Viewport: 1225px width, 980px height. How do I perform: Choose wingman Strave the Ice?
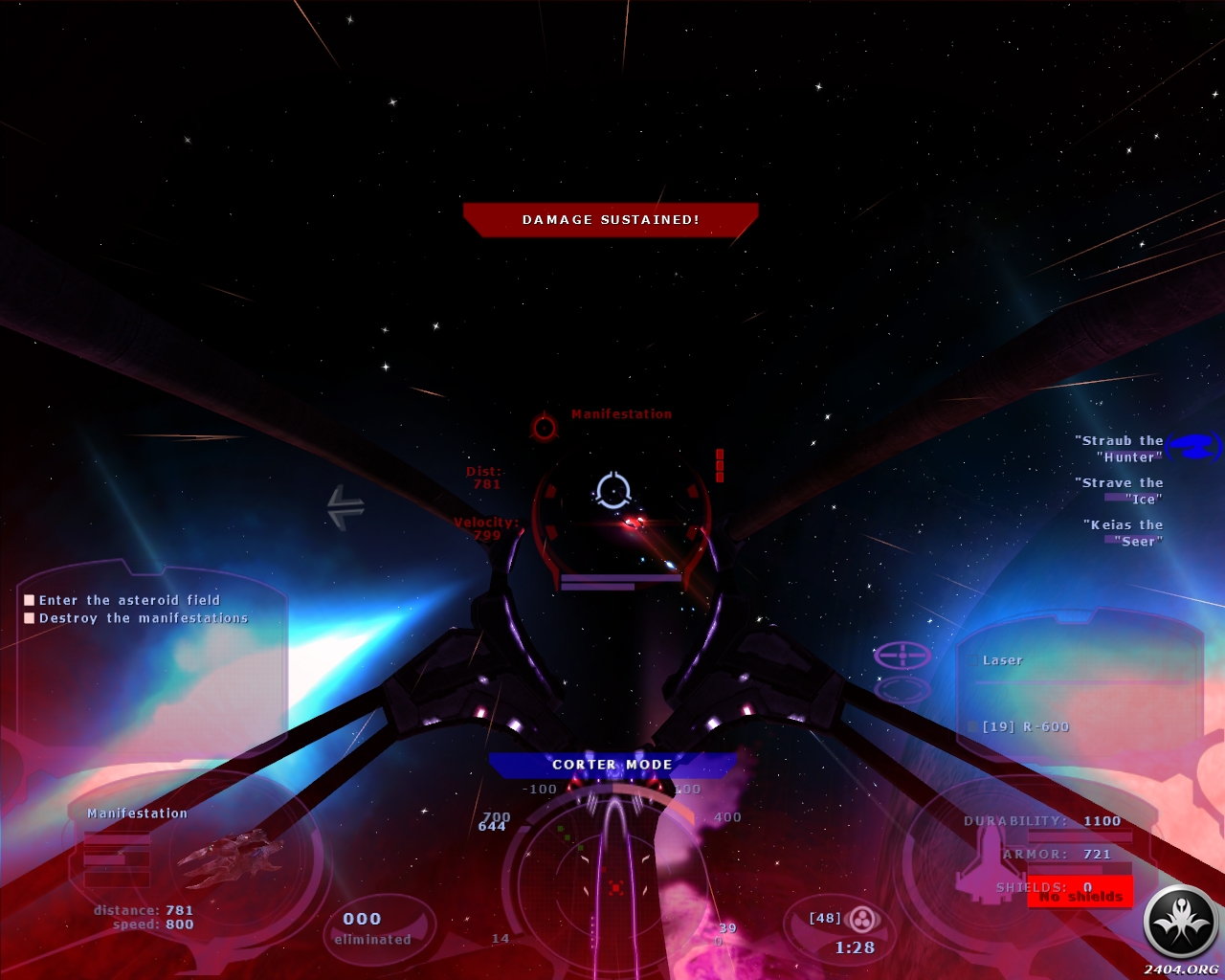(x=1120, y=490)
